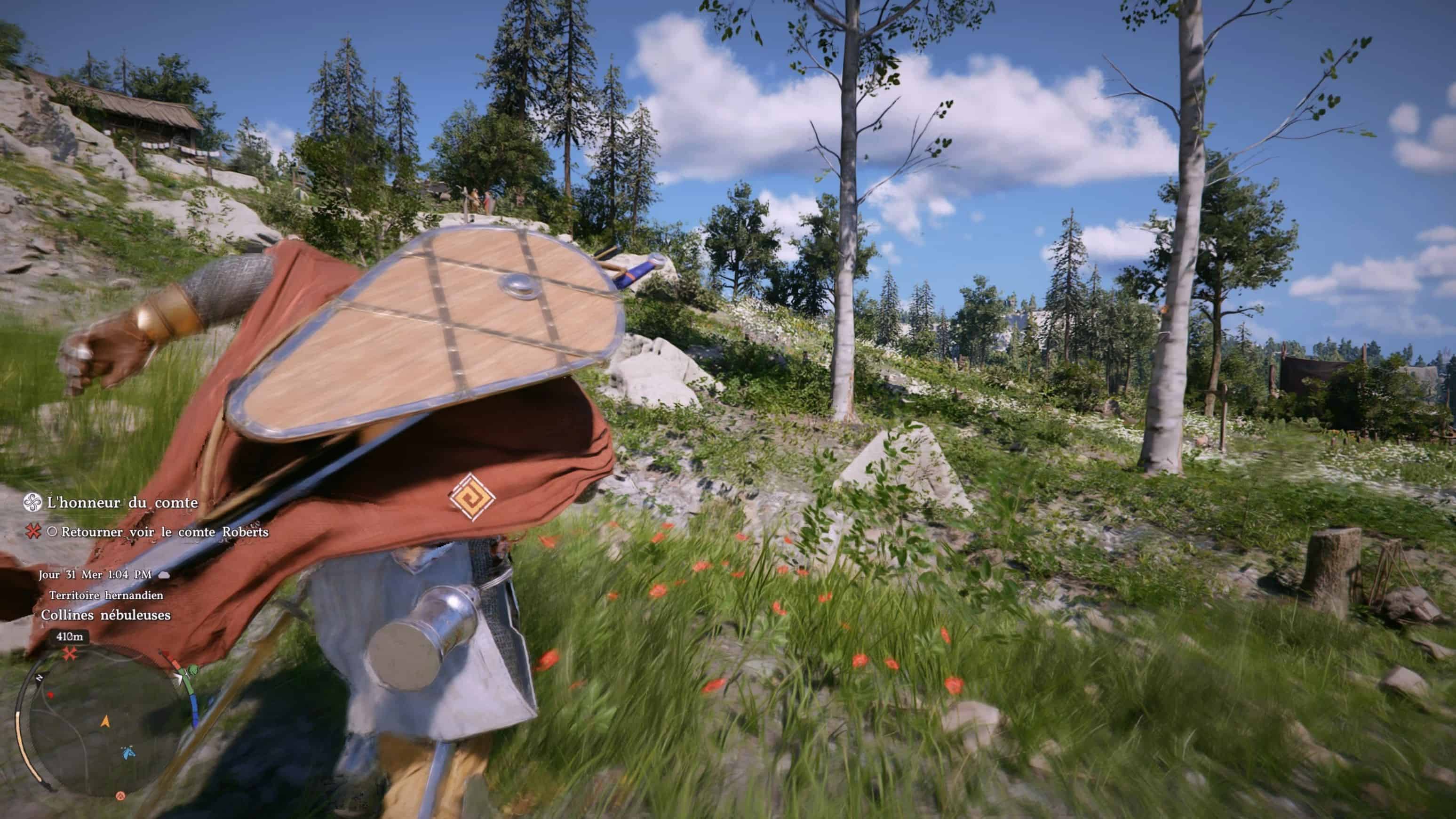
Task: Click the N compass direction indicator
Action: (39, 679)
